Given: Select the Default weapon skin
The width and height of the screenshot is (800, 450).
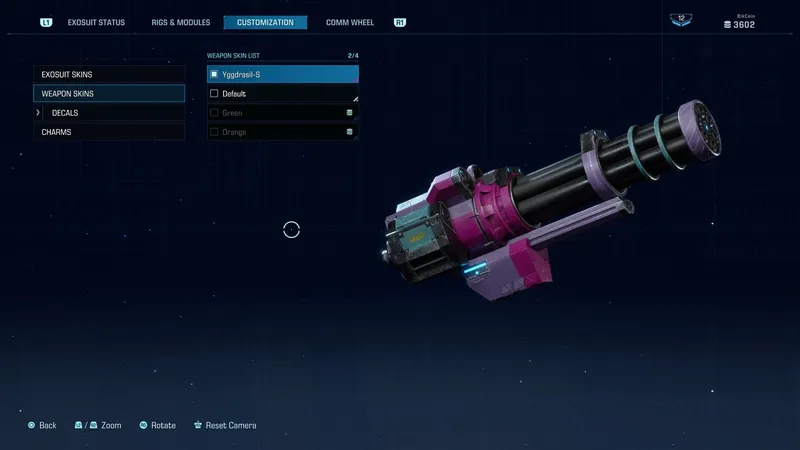Looking at the screenshot, I should coord(282,94).
